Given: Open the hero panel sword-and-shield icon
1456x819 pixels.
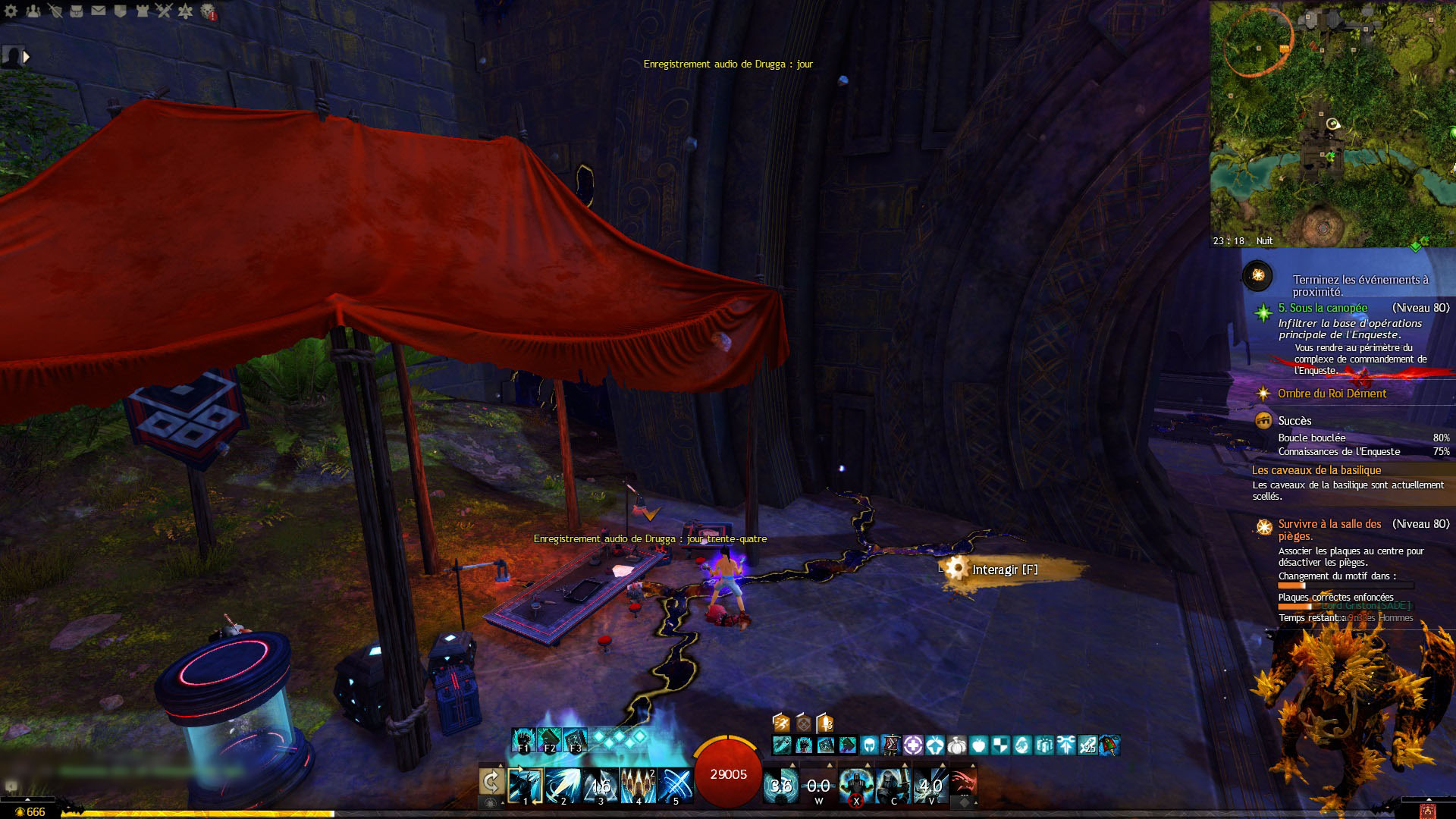Looking at the screenshot, I should pyautogui.click(x=55, y=11).
